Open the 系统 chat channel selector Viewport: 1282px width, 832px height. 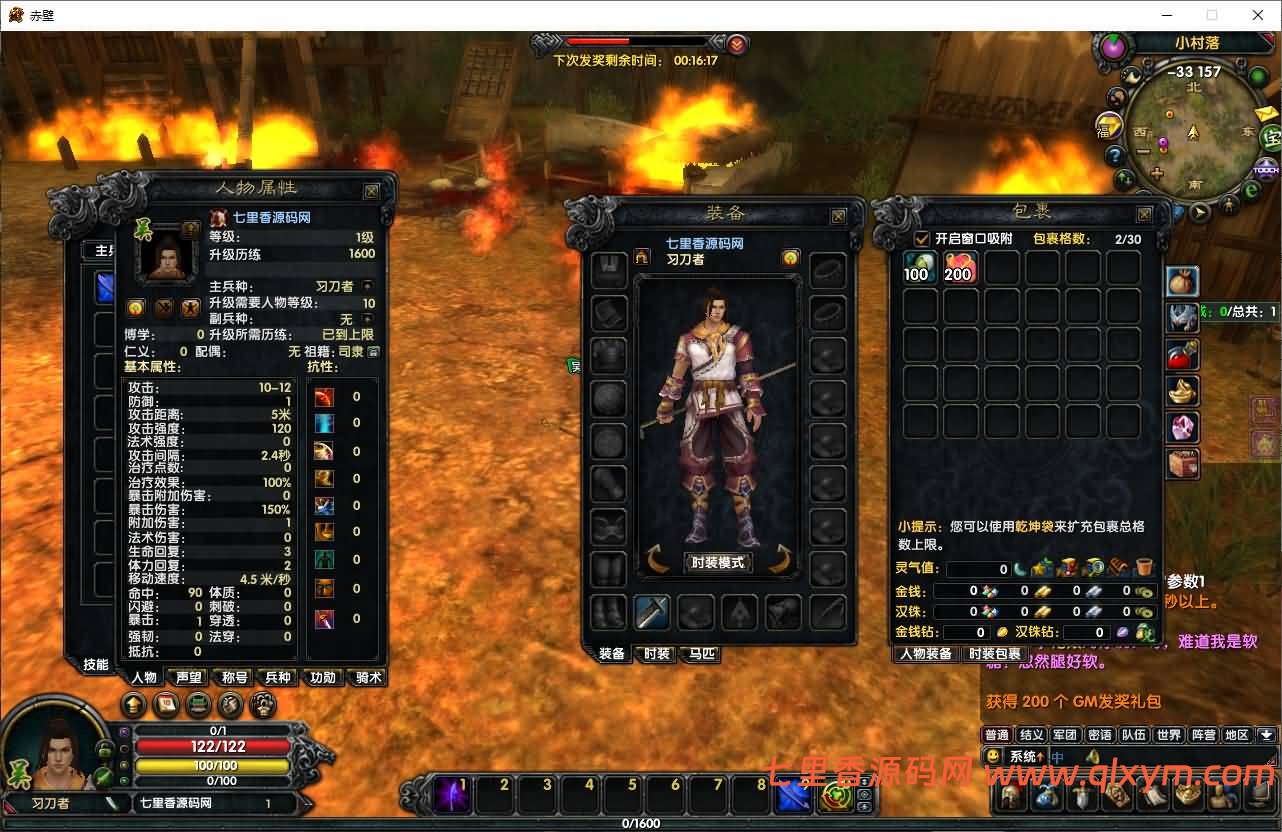pos(1025,757)
